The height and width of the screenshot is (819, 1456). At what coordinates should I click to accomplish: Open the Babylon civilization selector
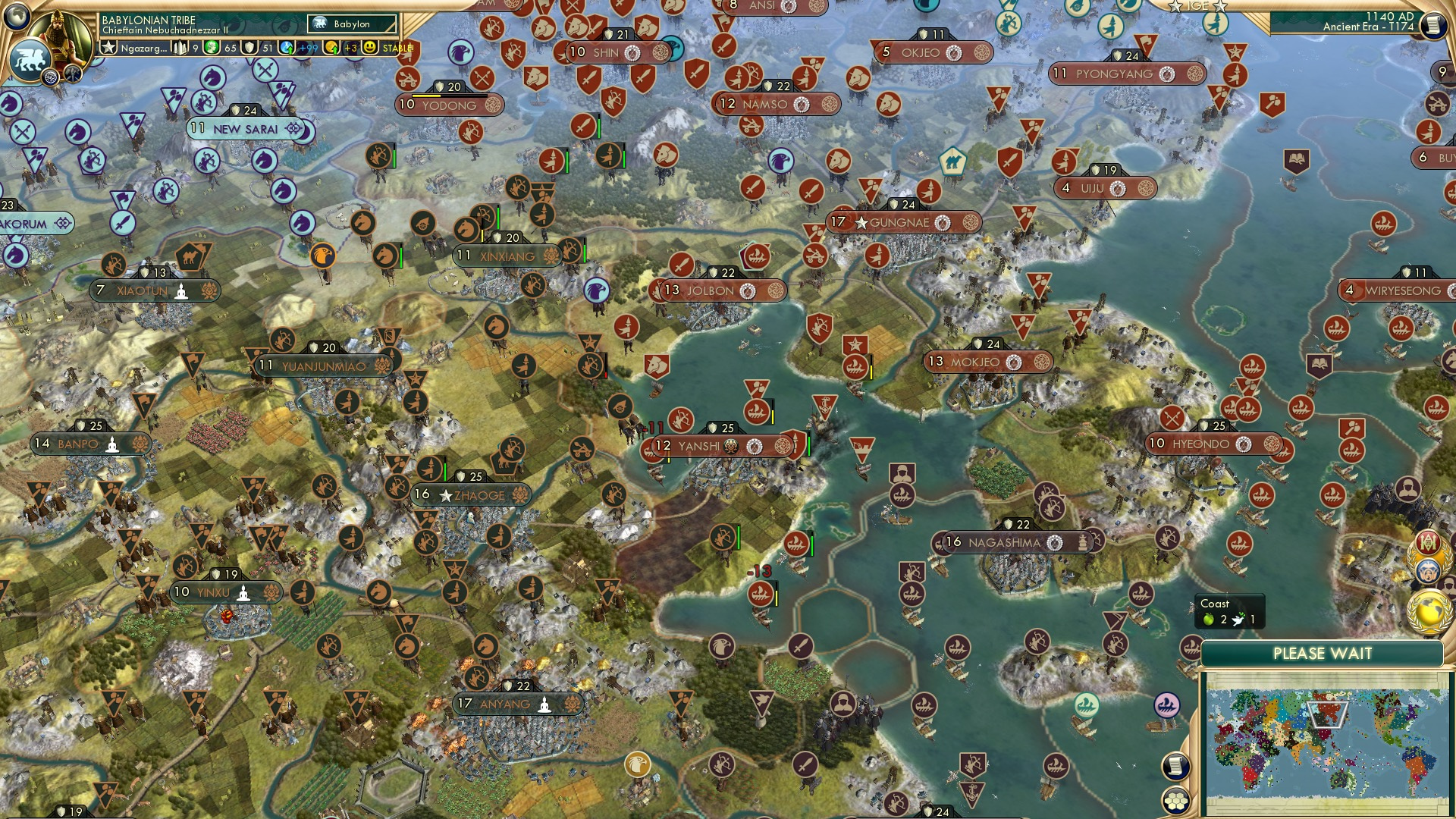351,24
